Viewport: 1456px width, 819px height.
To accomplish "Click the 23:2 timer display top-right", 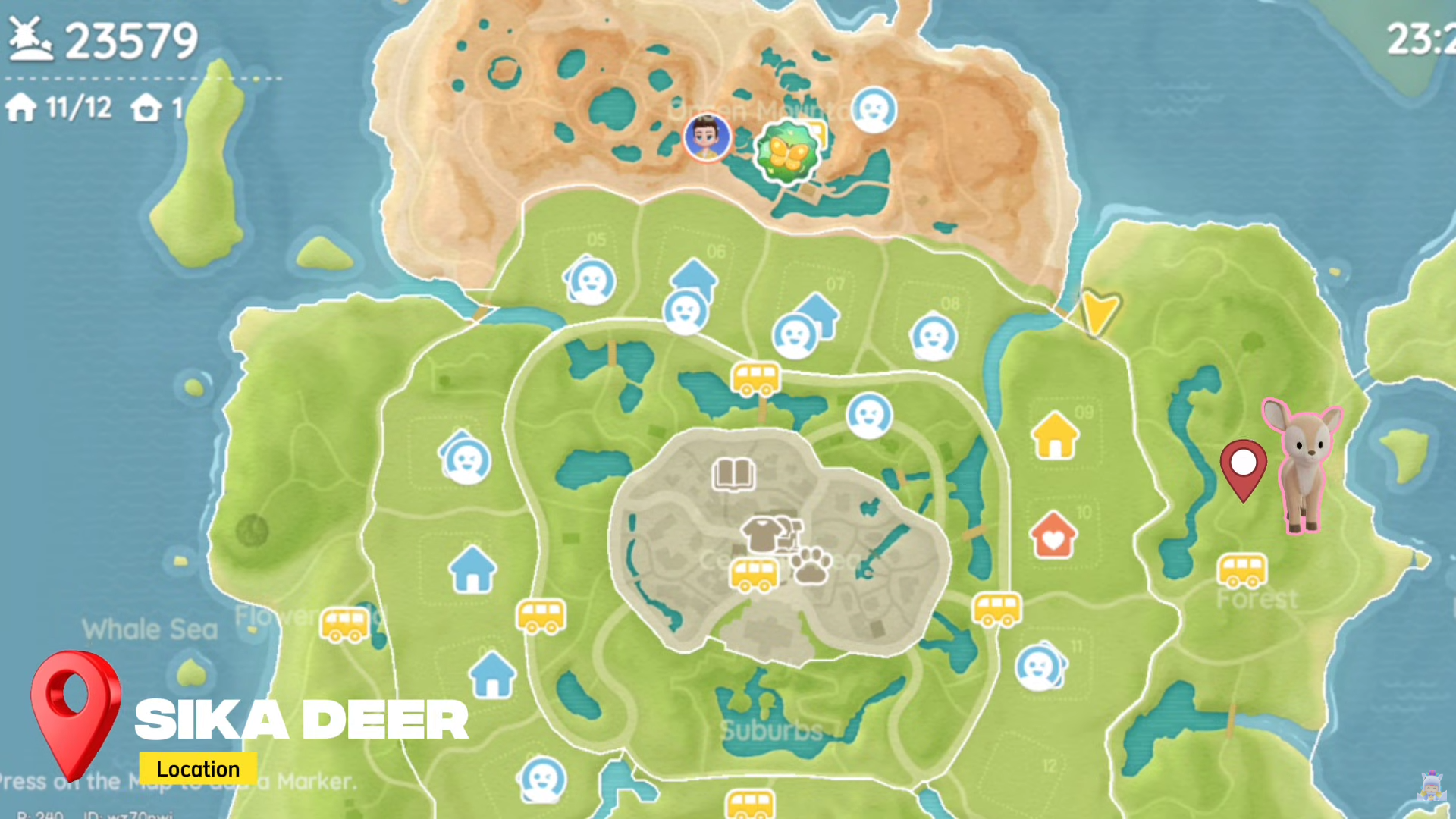I will click(x=1424, y=39).
